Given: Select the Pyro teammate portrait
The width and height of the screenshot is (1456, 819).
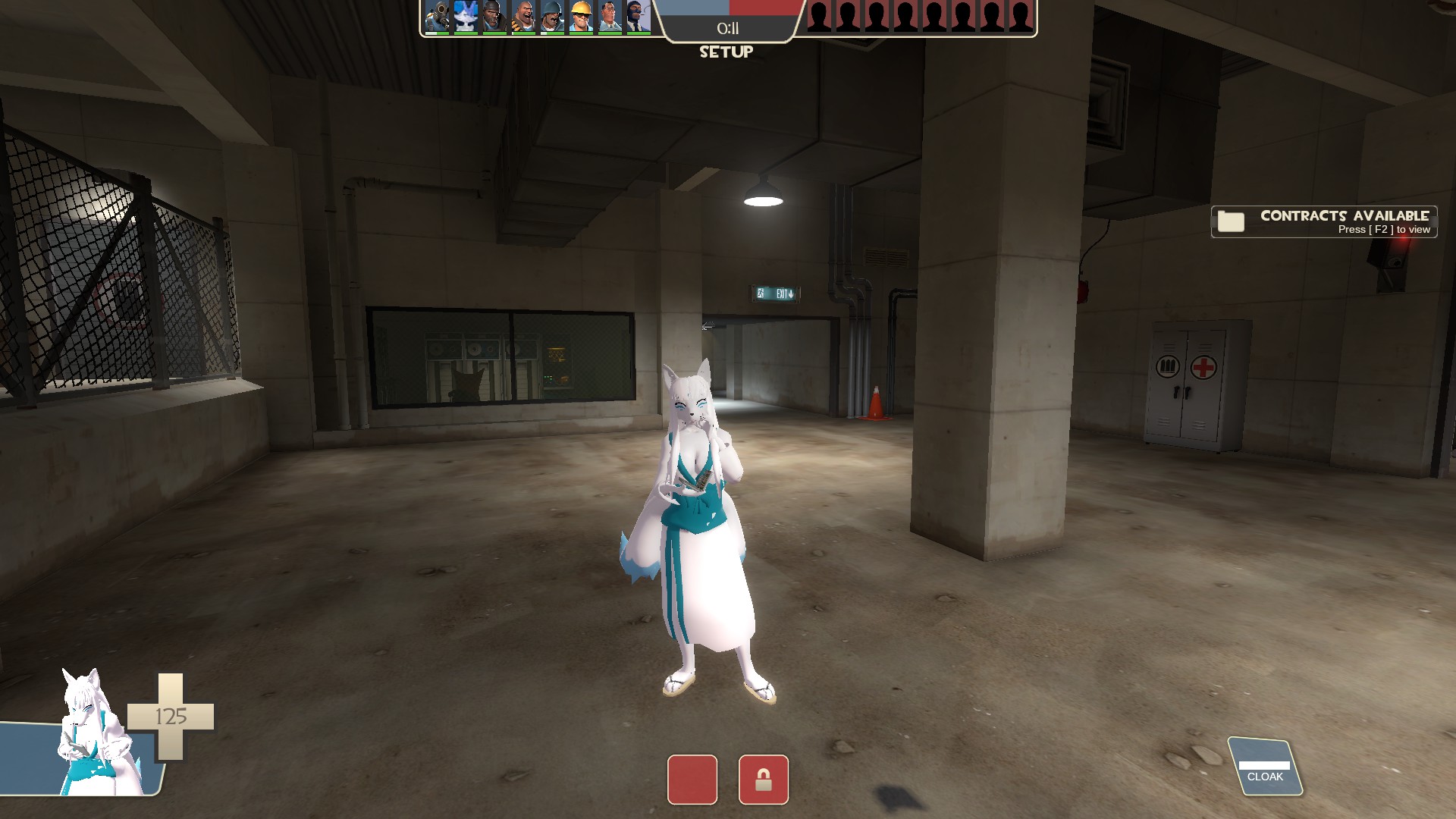Looking at the screenshot, I should coord(437,17).
